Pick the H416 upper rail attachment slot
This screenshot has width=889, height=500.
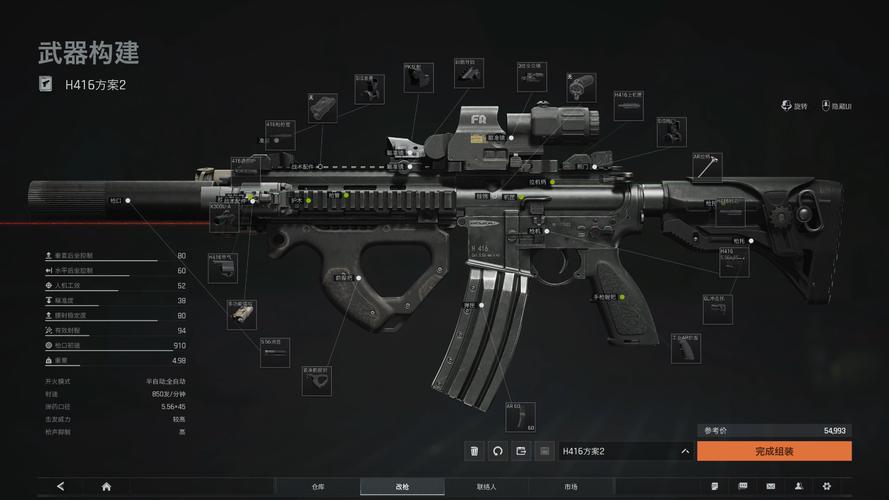tap(628, 105)
